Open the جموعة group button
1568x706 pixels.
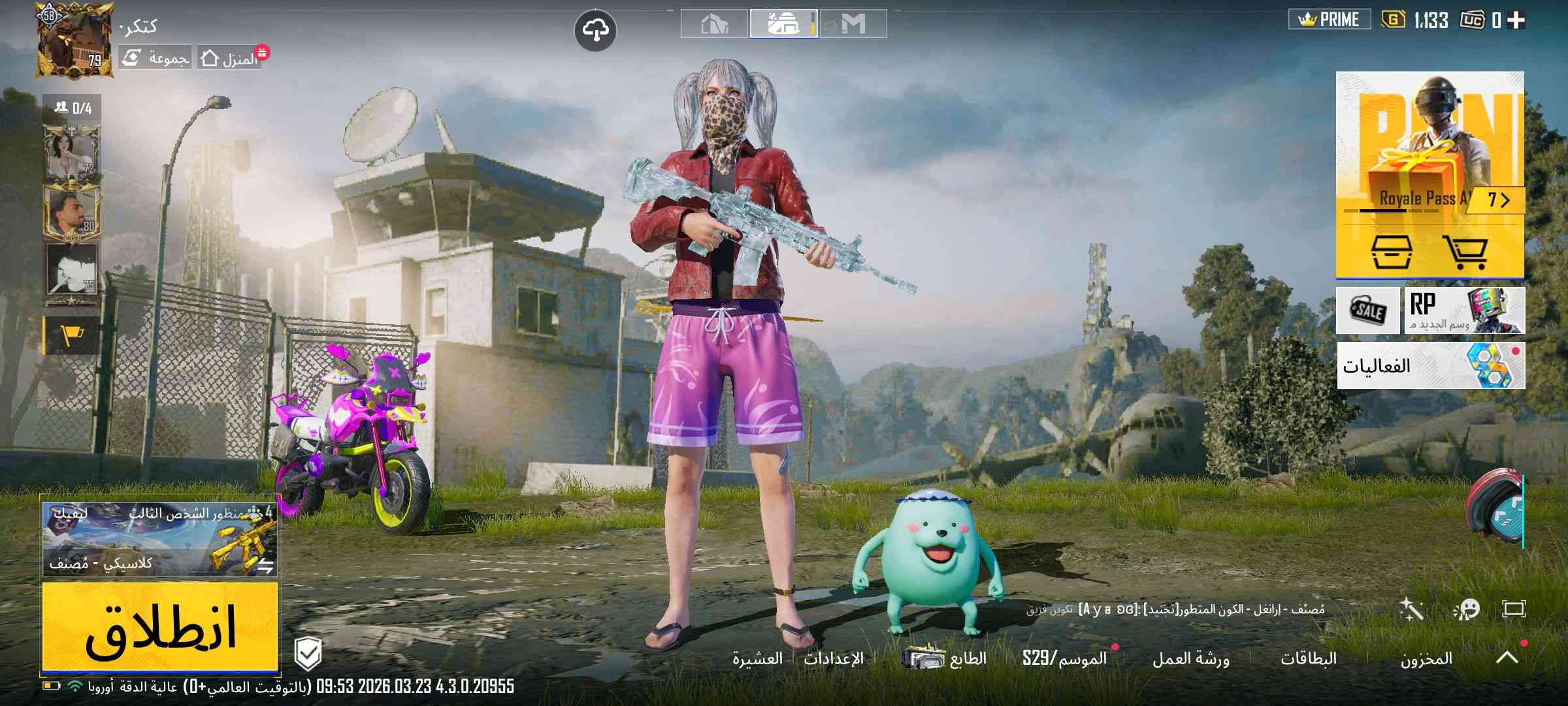155,59
